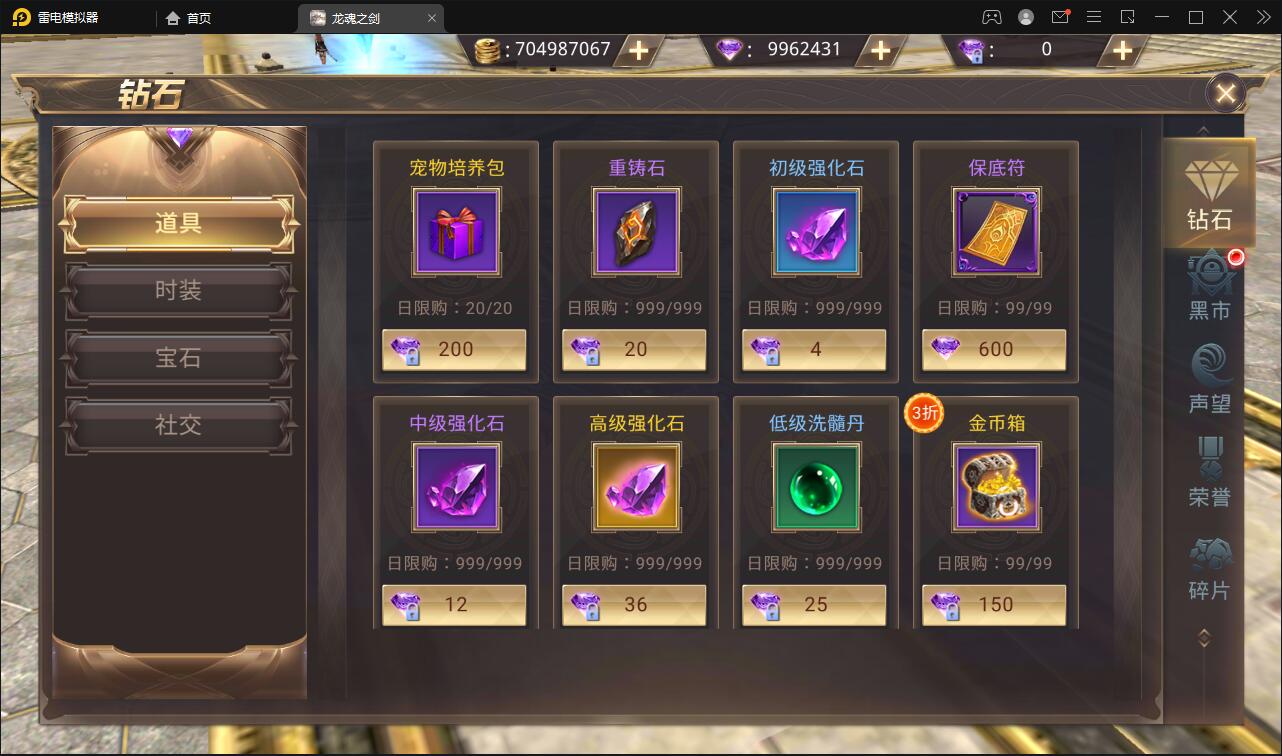The image size is (1282, 756).
Task: Click the plus button next to gold balance
Action: (x=638, y=49)
